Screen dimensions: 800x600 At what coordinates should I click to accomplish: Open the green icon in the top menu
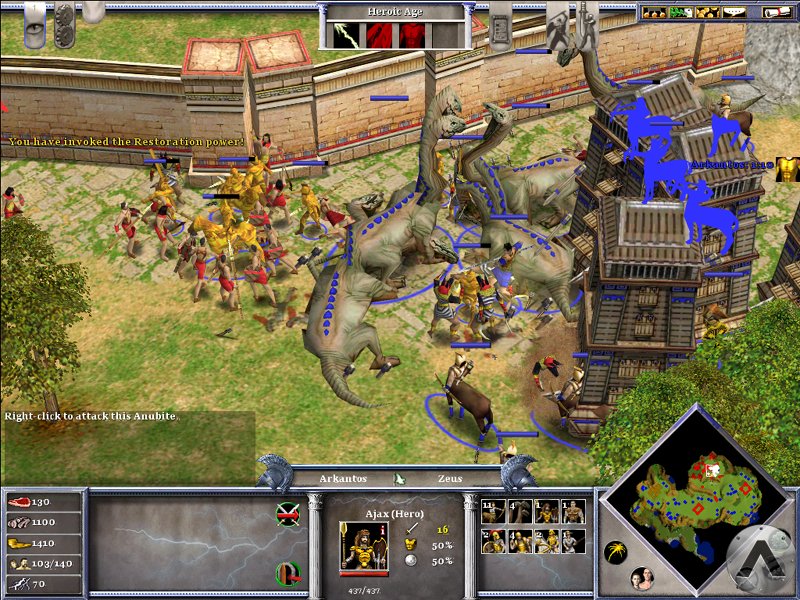[683, 12]
